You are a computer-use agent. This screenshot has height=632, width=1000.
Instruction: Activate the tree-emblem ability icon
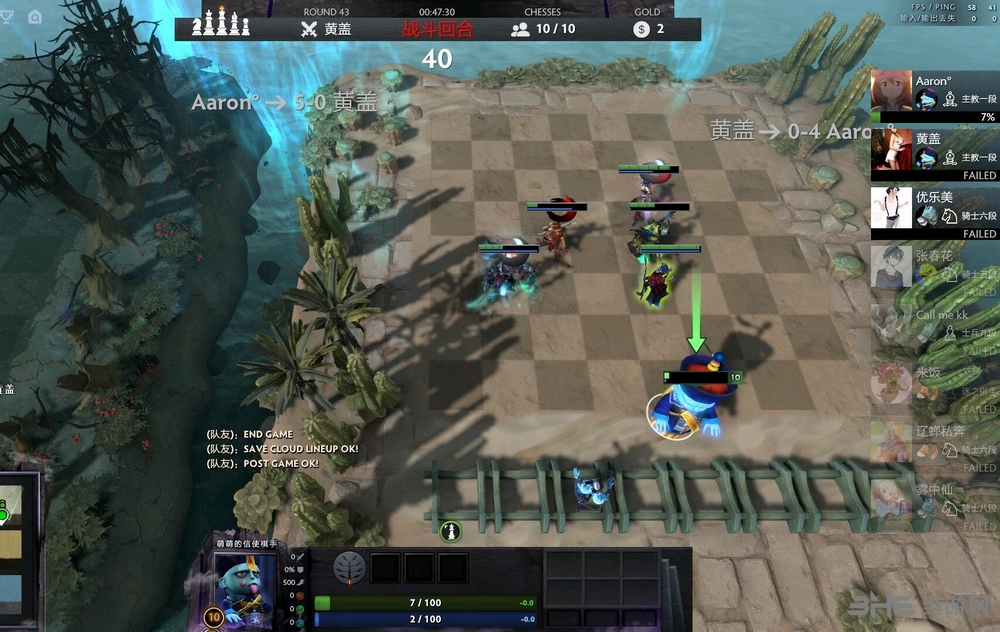pos(349,567)
